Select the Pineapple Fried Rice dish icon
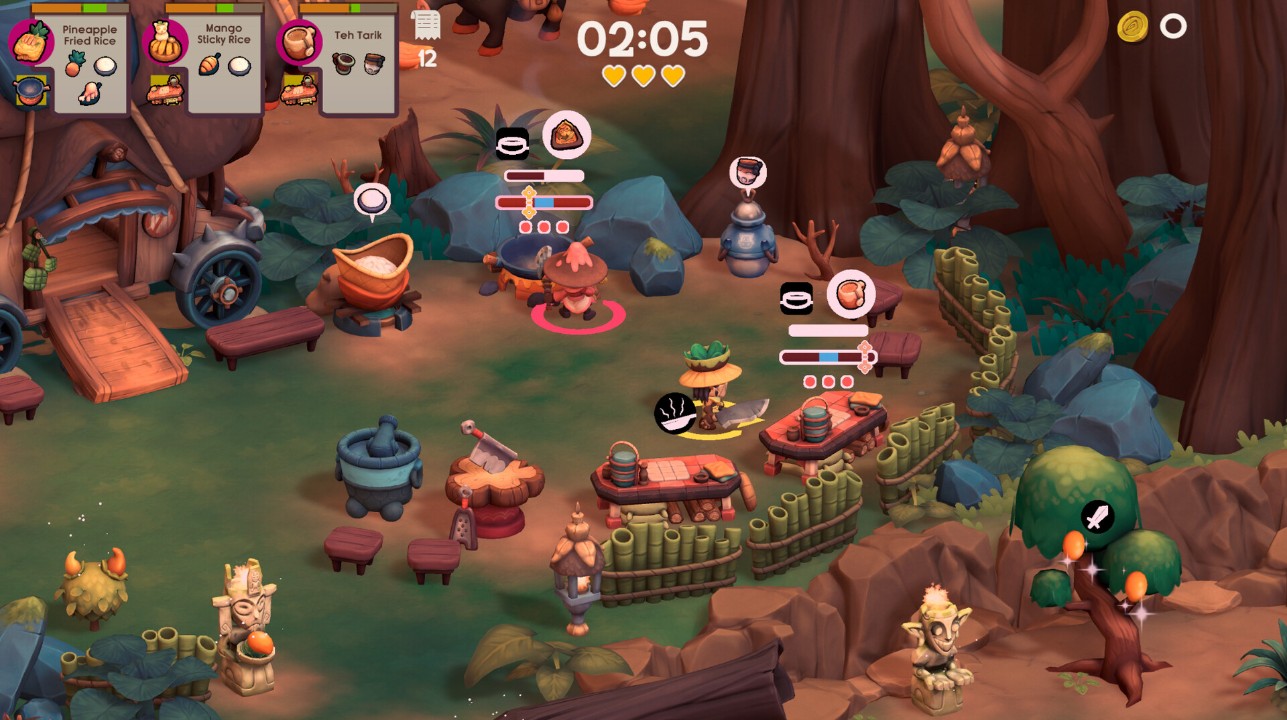Image resolution: width=1287 pixels, height=720 pixels. 33,40
